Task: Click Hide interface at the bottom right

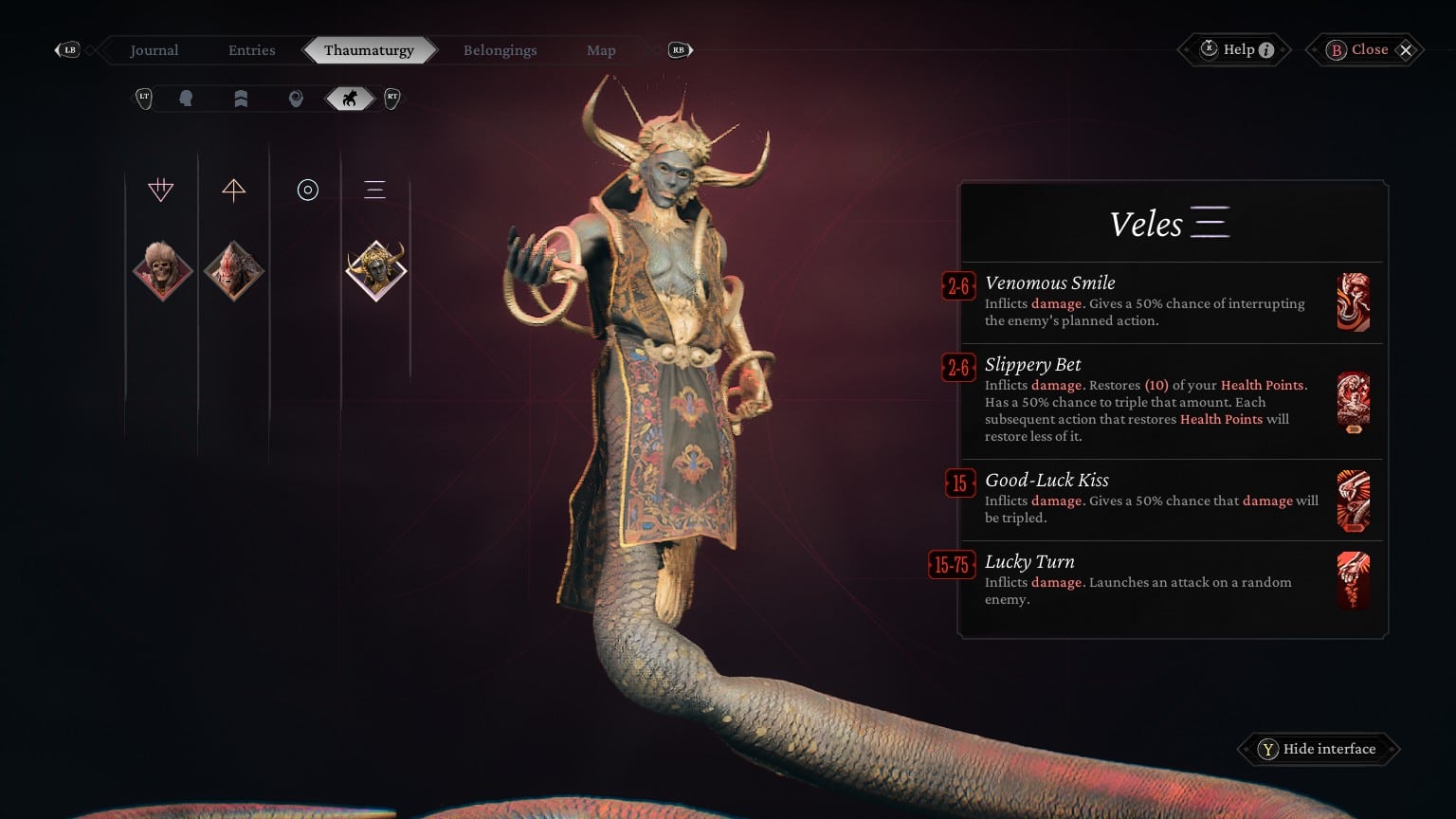Action: [x=1318, y=749]
